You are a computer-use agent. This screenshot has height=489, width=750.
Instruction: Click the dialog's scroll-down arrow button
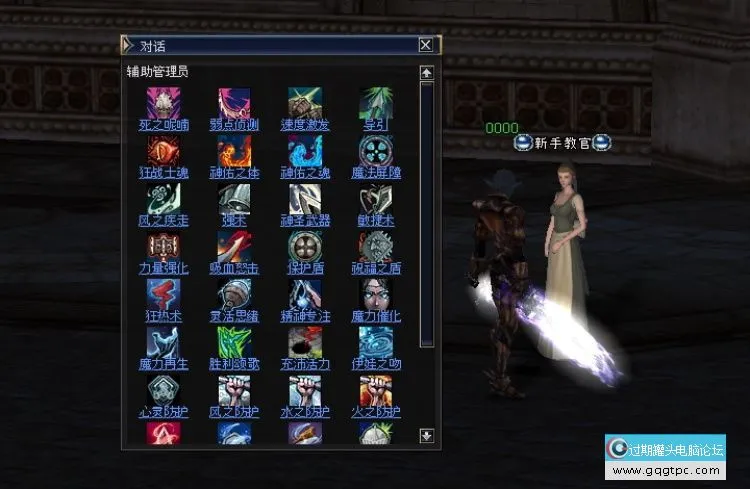(x=427, y=436)
